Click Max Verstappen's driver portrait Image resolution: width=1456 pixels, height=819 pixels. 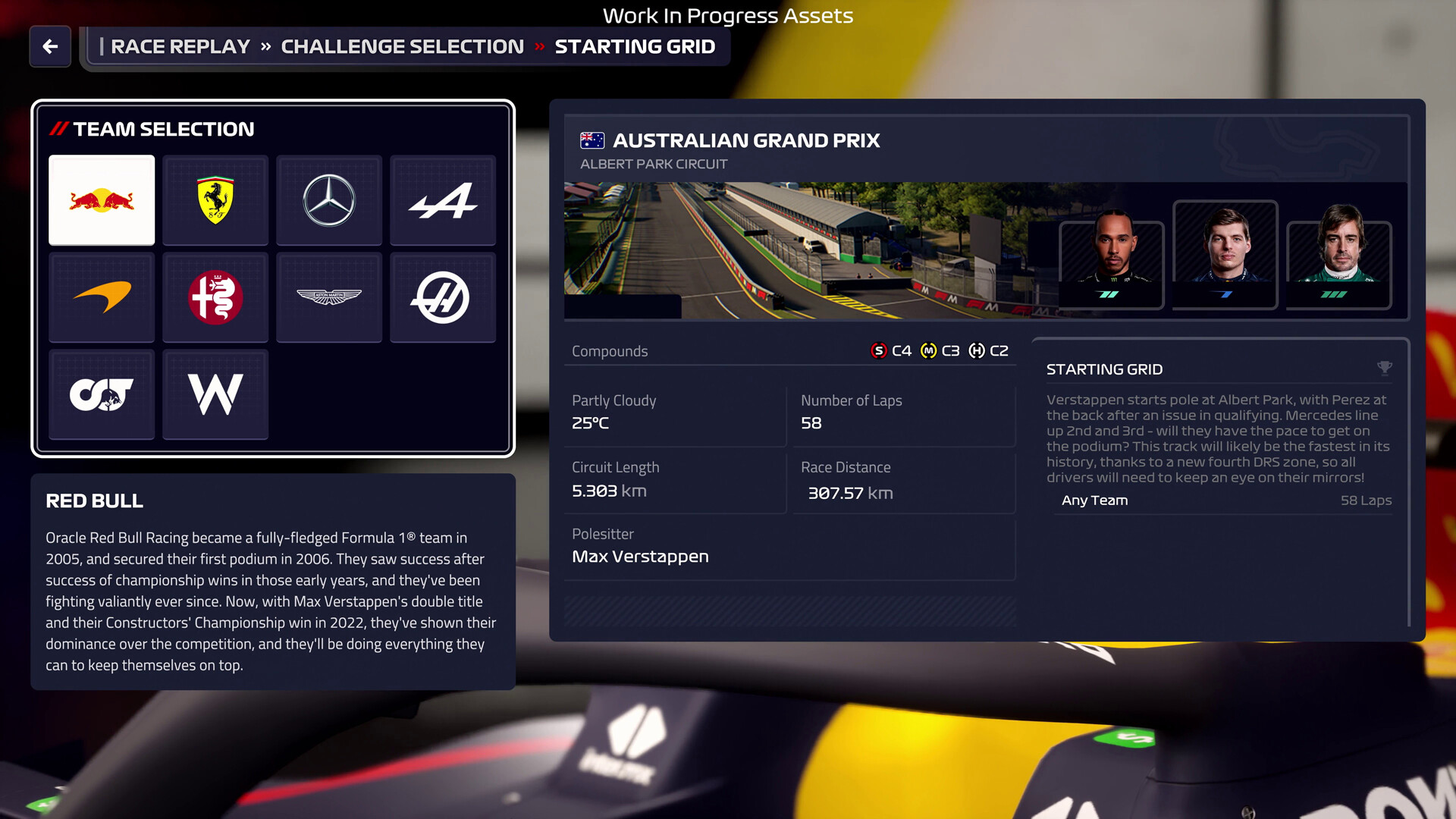click(x=1225, y=254)
